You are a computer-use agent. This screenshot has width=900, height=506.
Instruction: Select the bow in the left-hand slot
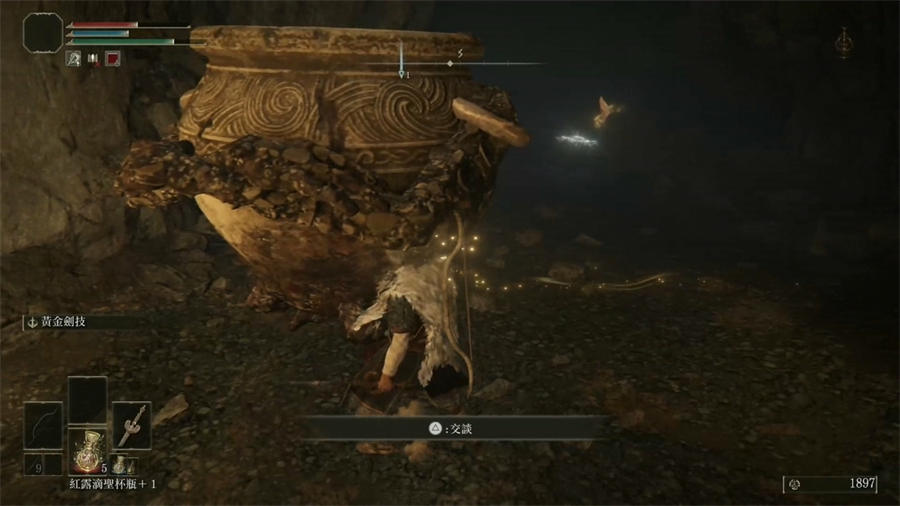(x=42, y=425)
